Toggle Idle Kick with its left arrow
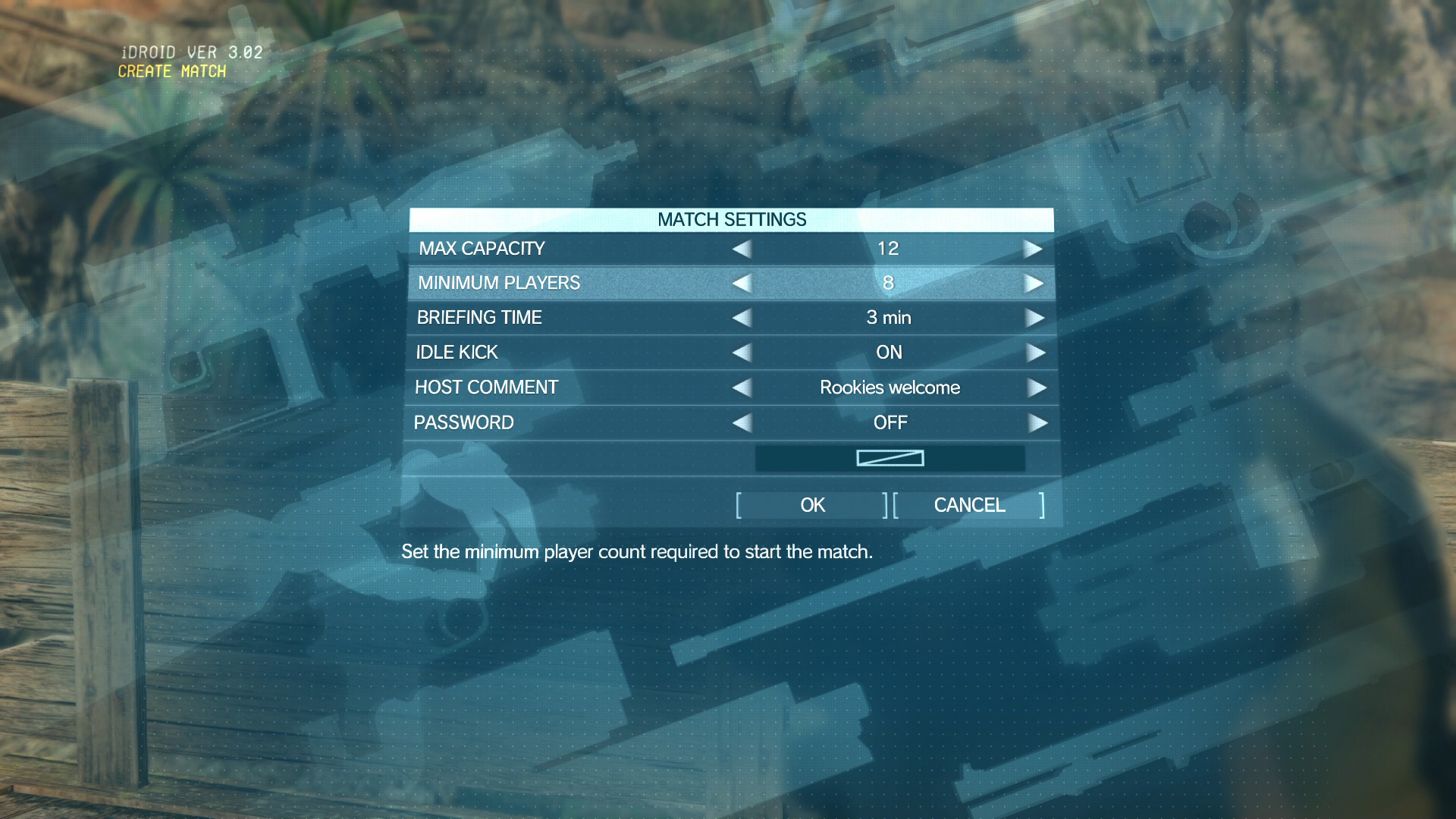 (742, 353)
